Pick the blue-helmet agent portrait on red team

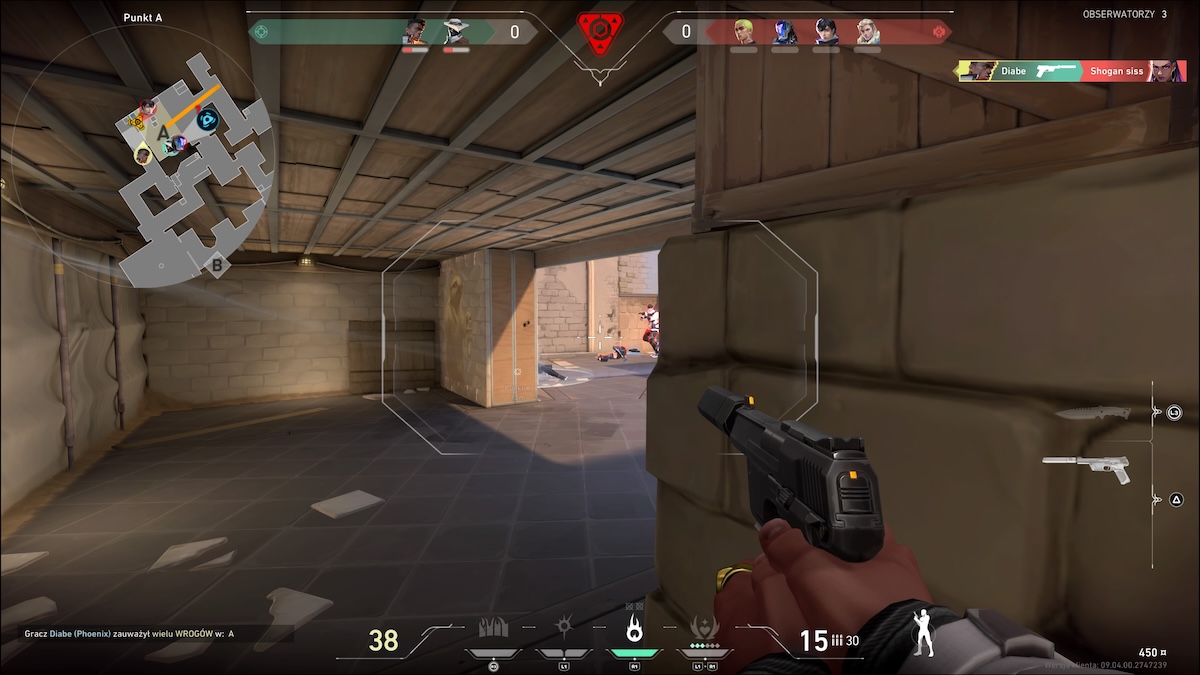pyautogui.click(x=784, y=32)
